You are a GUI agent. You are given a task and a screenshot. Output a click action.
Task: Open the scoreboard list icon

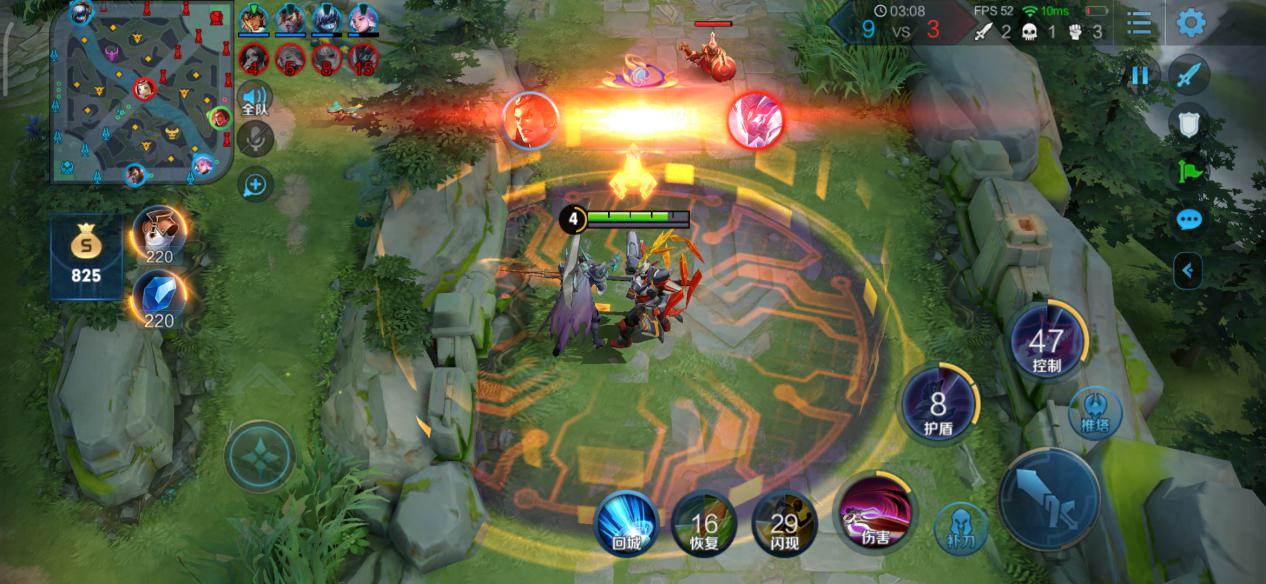click(x=1138, y=23)
